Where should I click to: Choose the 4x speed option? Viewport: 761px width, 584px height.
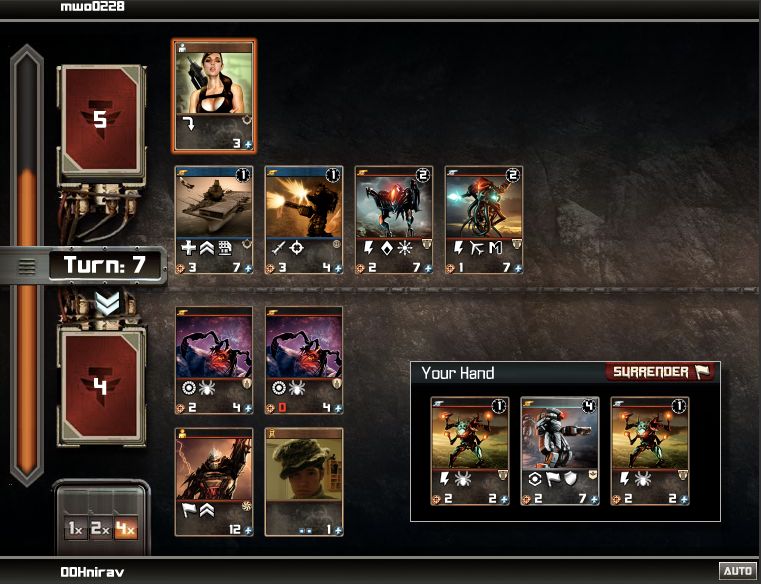pyautogui.click(x=125, y=529)
